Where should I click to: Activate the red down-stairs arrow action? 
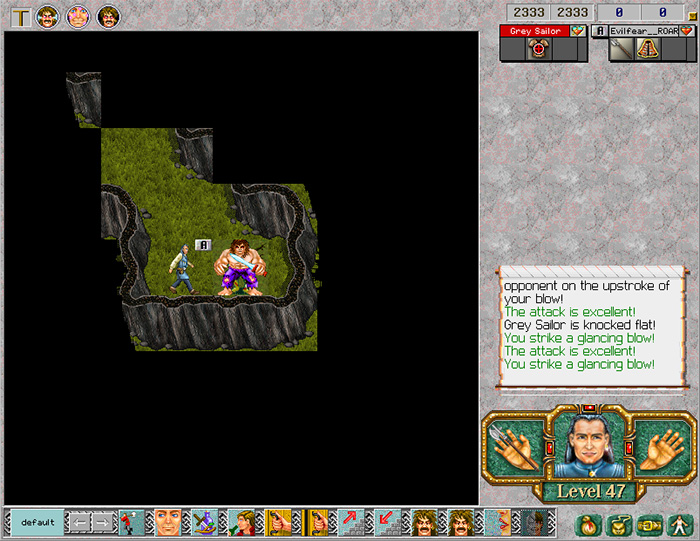point(387,522)
